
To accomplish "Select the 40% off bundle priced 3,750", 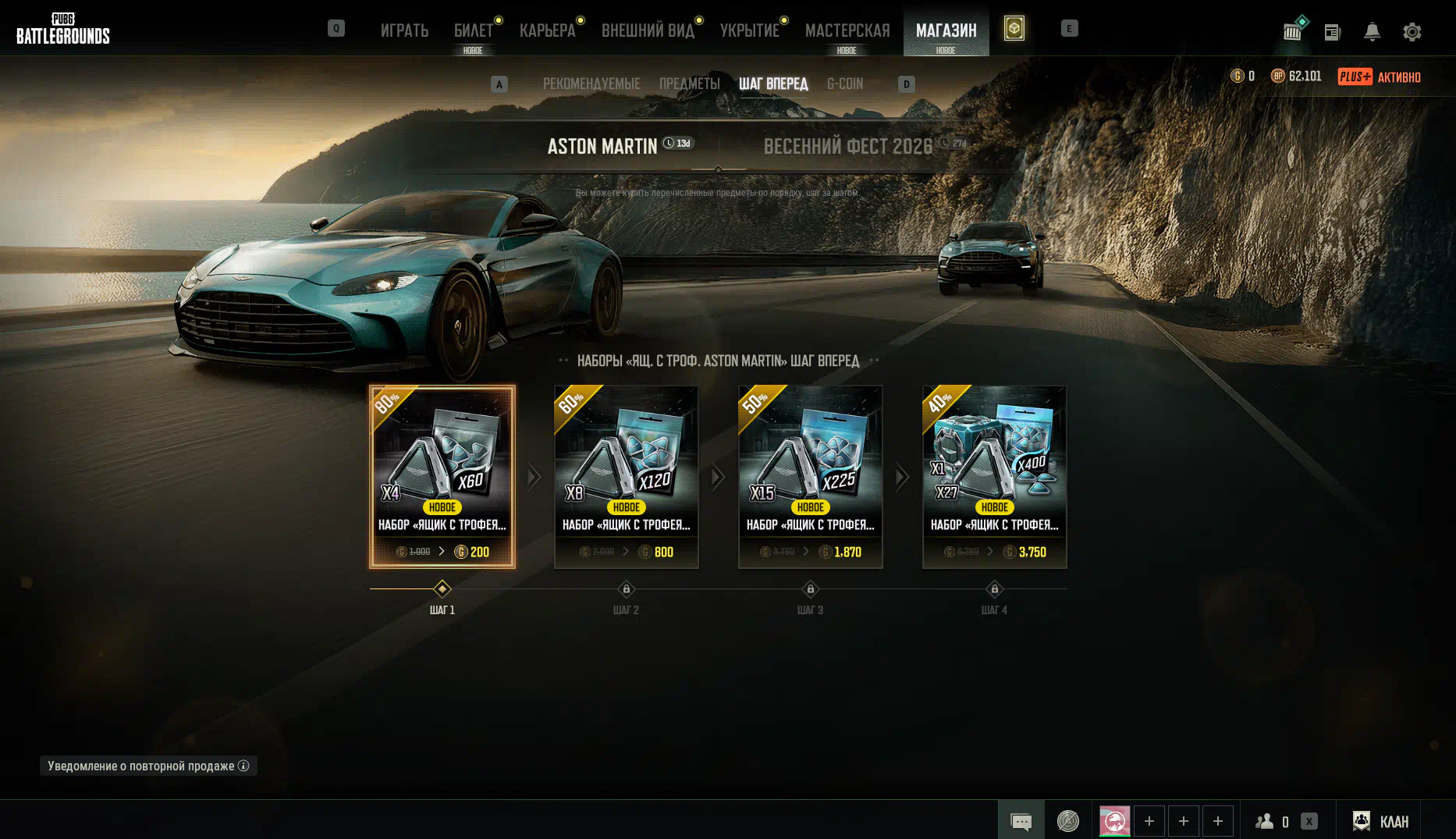I will tap(995, 476).
